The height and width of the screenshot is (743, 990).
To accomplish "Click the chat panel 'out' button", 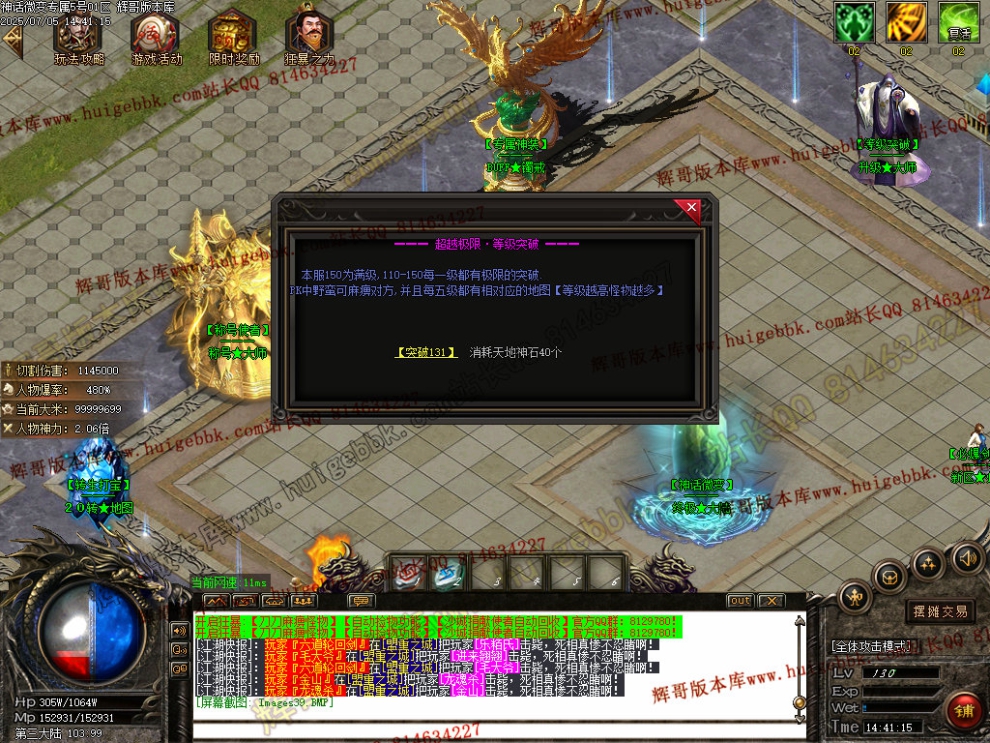I will (x=740, y=601).
